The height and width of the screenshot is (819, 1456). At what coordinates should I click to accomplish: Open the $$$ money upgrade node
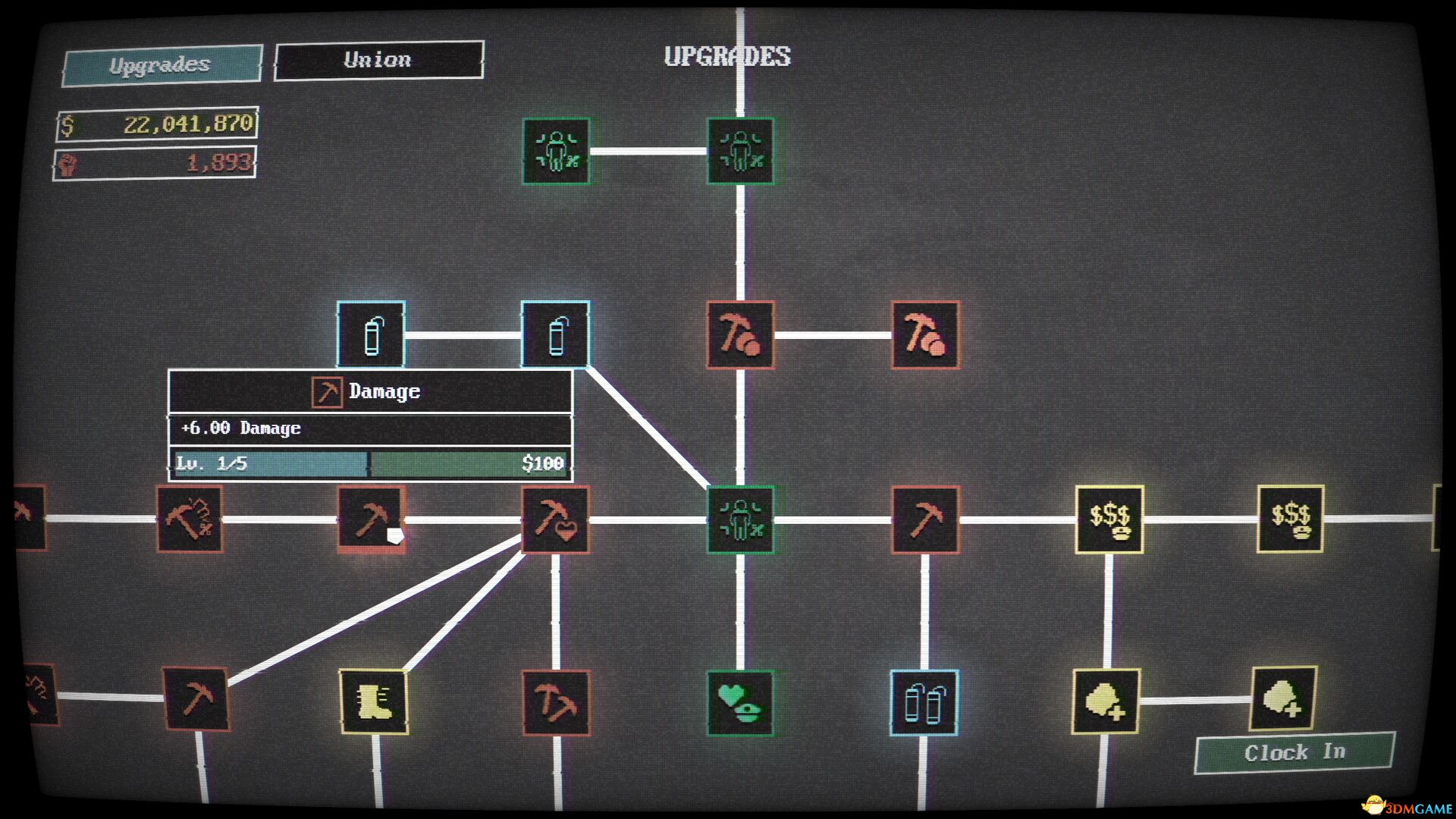[1109, 519]
